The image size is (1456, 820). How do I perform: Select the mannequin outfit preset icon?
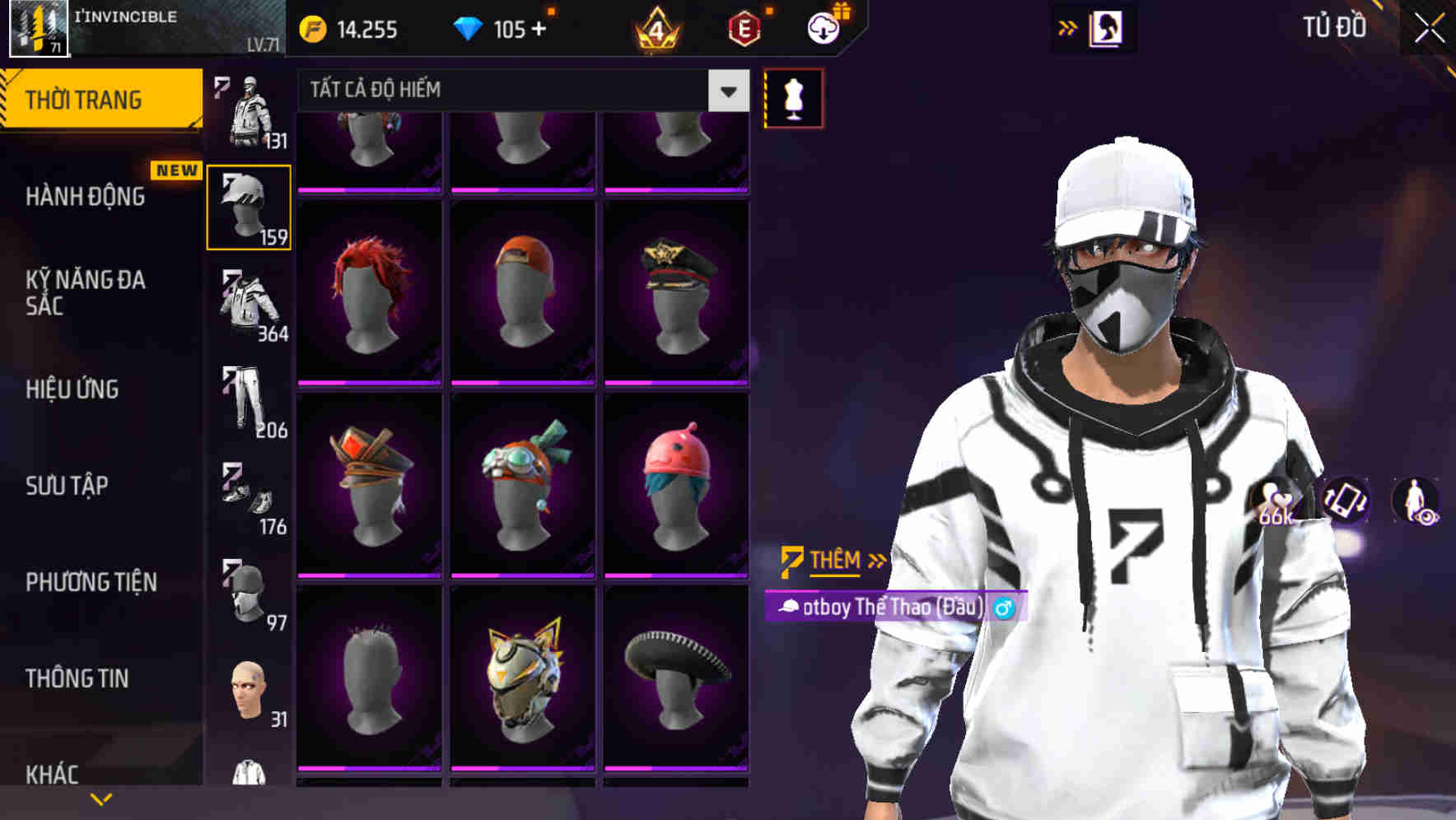[x=793, y=96]
